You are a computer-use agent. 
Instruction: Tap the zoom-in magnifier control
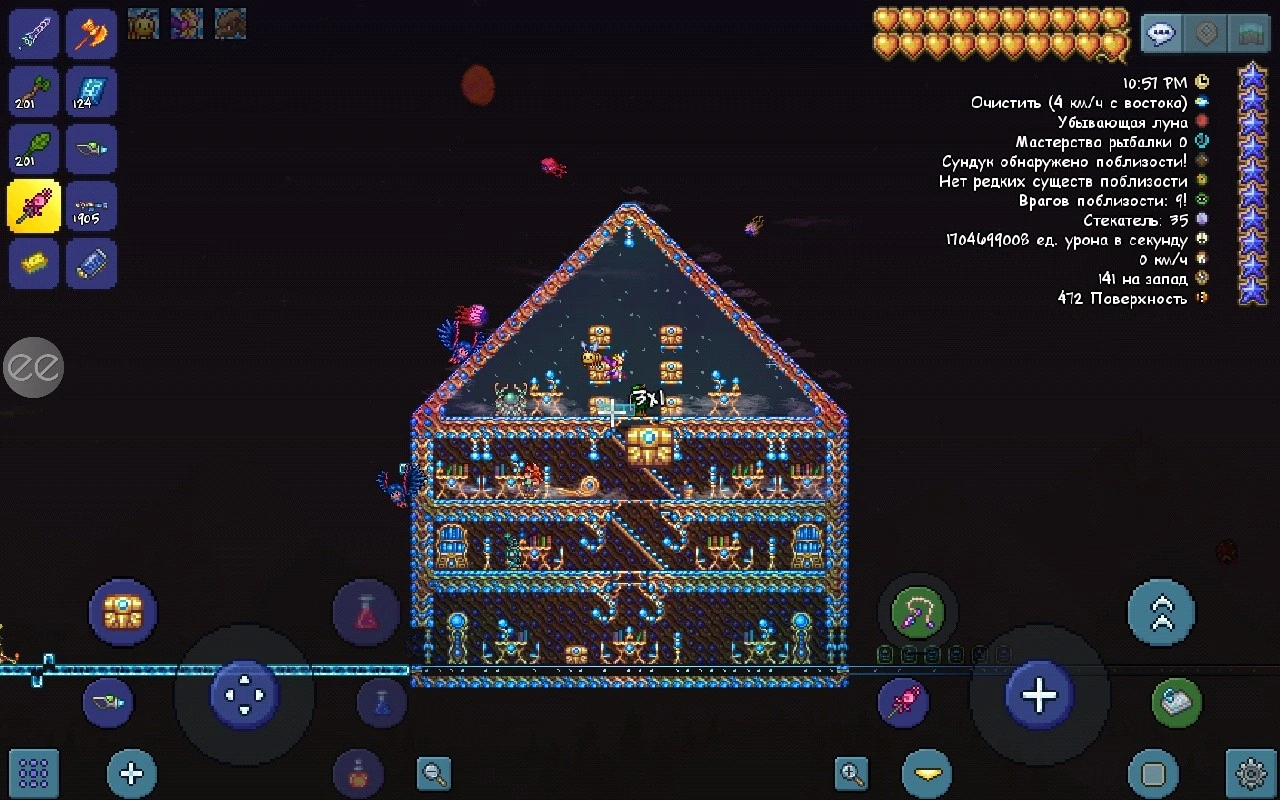tap(851, 773)
